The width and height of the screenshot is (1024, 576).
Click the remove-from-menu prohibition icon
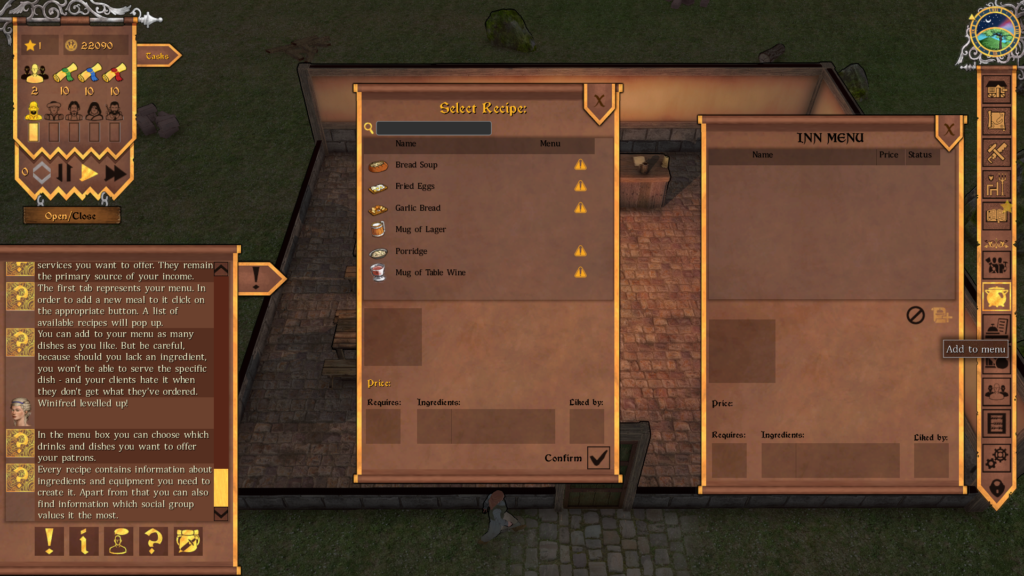click(915, 315)
